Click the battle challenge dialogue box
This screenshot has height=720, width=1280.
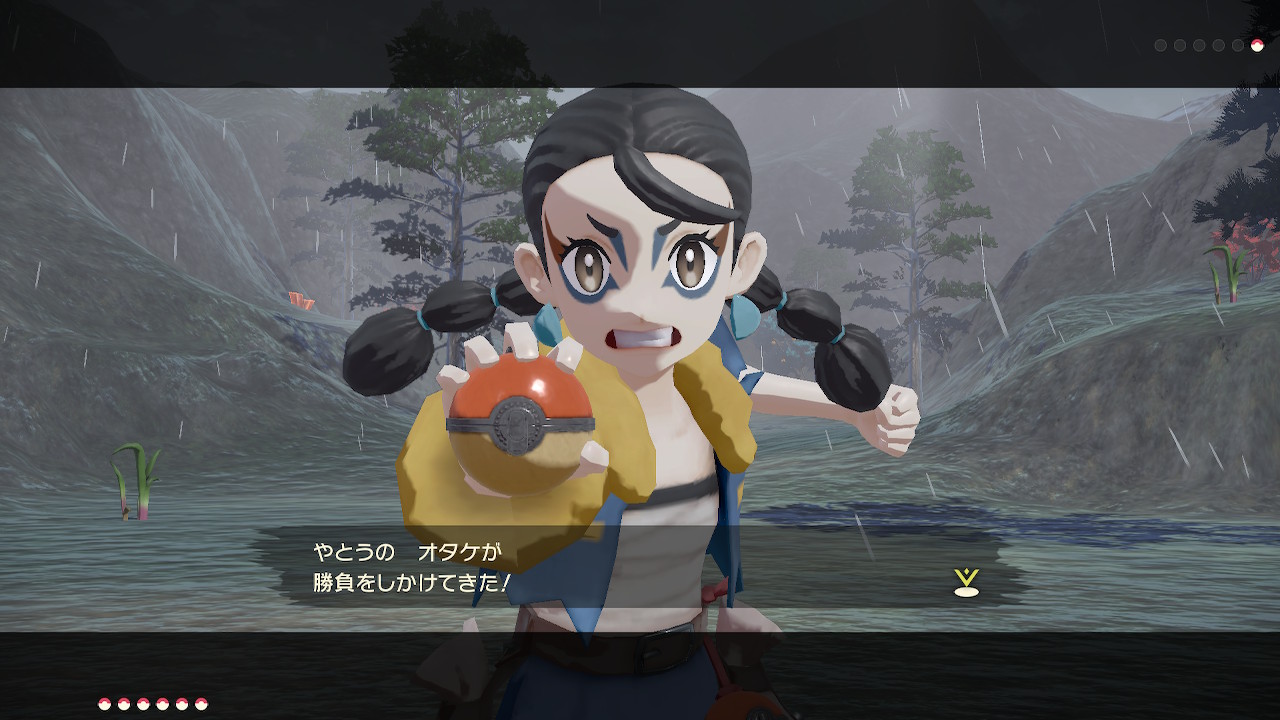(x=640, y=567)
